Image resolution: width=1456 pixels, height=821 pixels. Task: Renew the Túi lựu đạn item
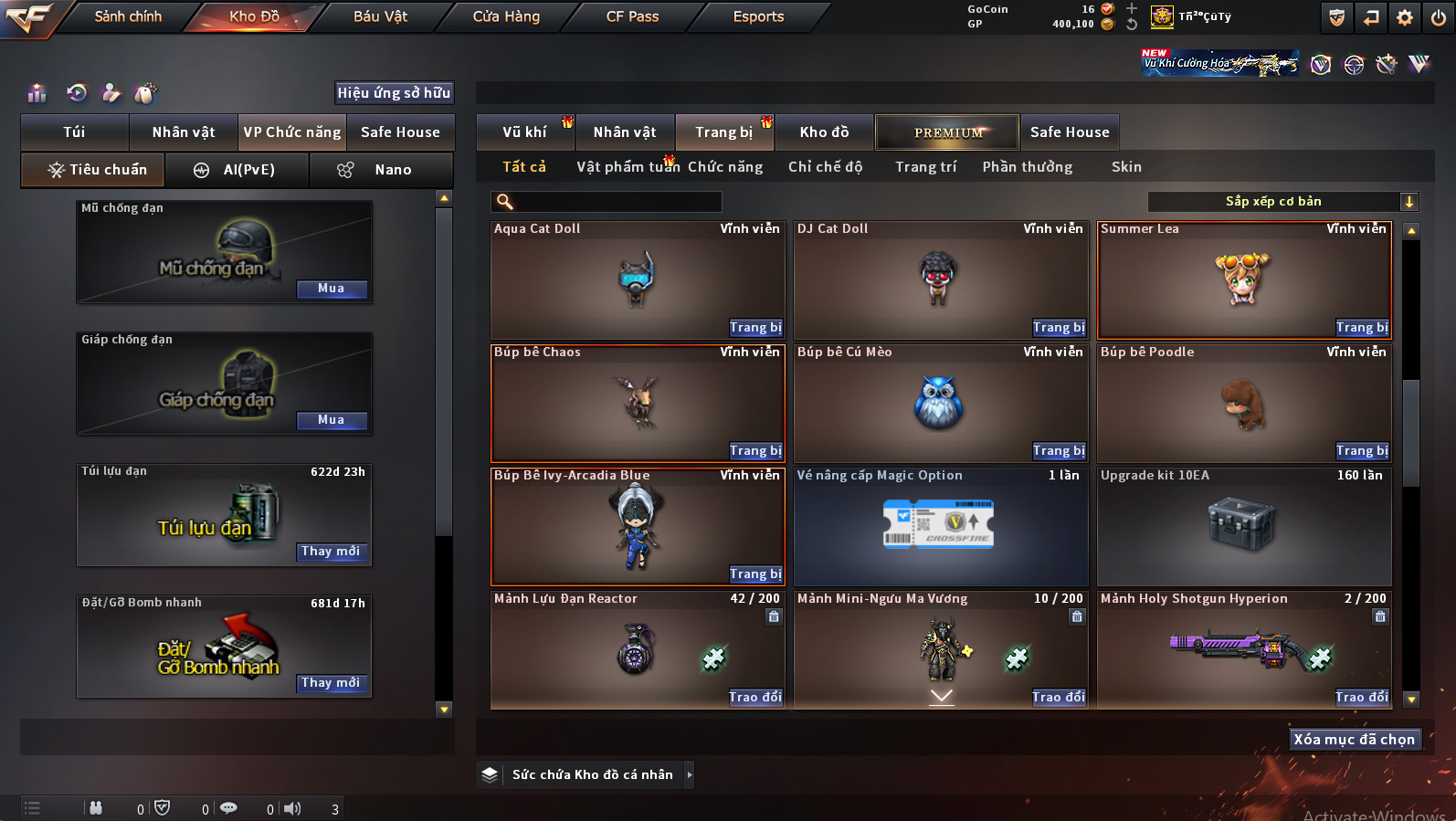pos(331,552)
